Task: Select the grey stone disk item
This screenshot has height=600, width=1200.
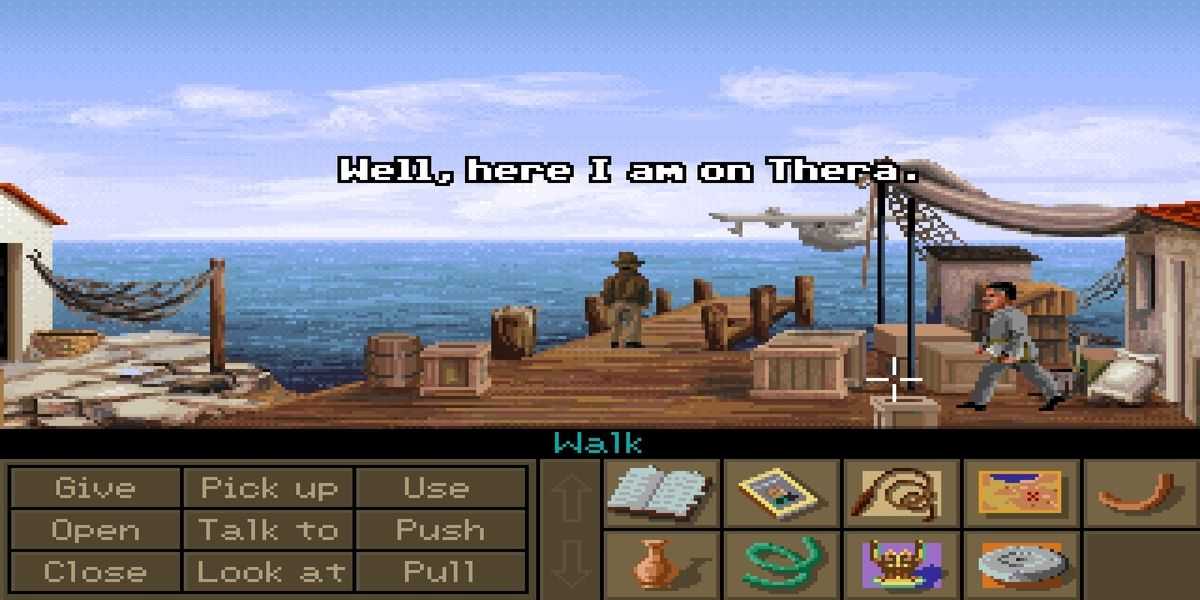Action: click(1020, 565)
